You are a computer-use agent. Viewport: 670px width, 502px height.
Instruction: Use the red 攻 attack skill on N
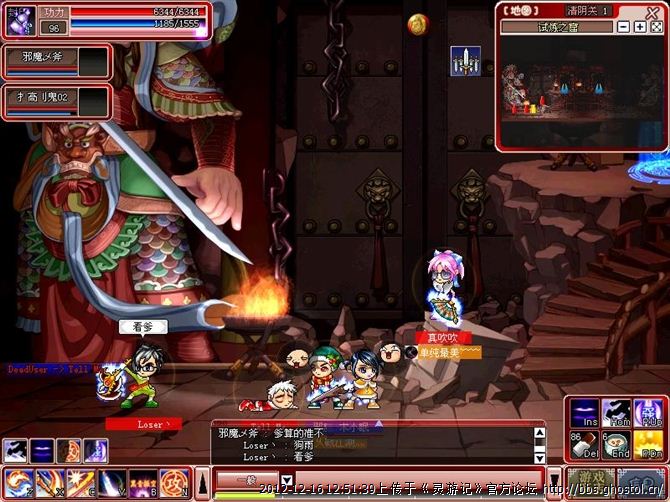173,483
